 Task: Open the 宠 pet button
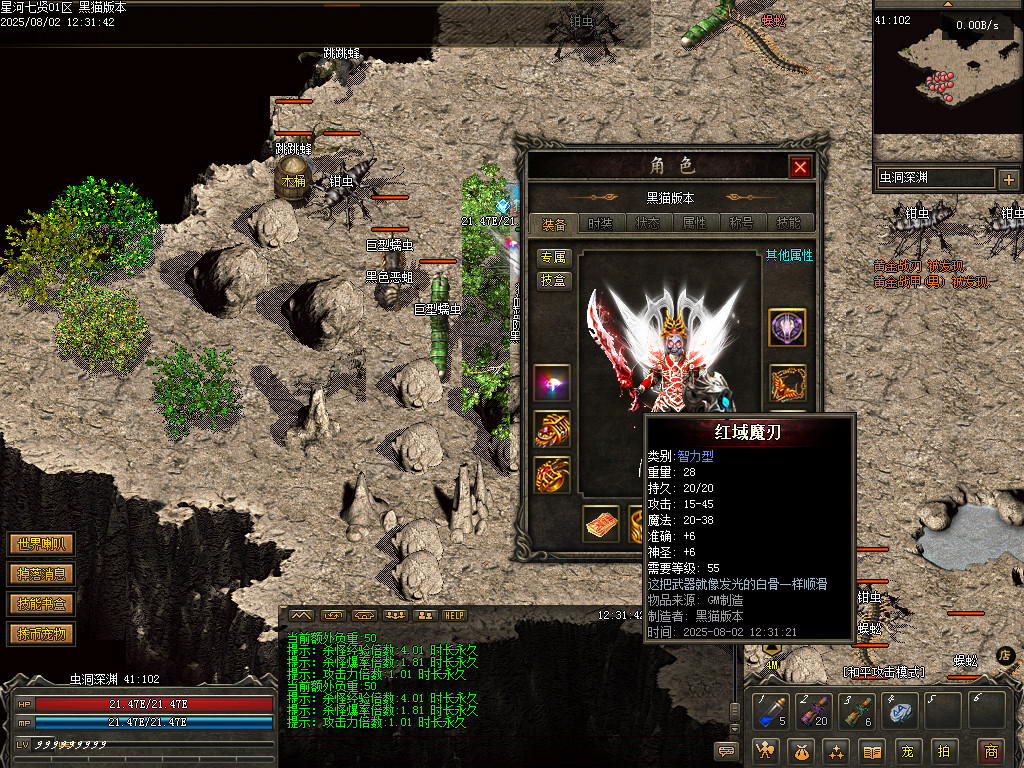pos(906,751)
